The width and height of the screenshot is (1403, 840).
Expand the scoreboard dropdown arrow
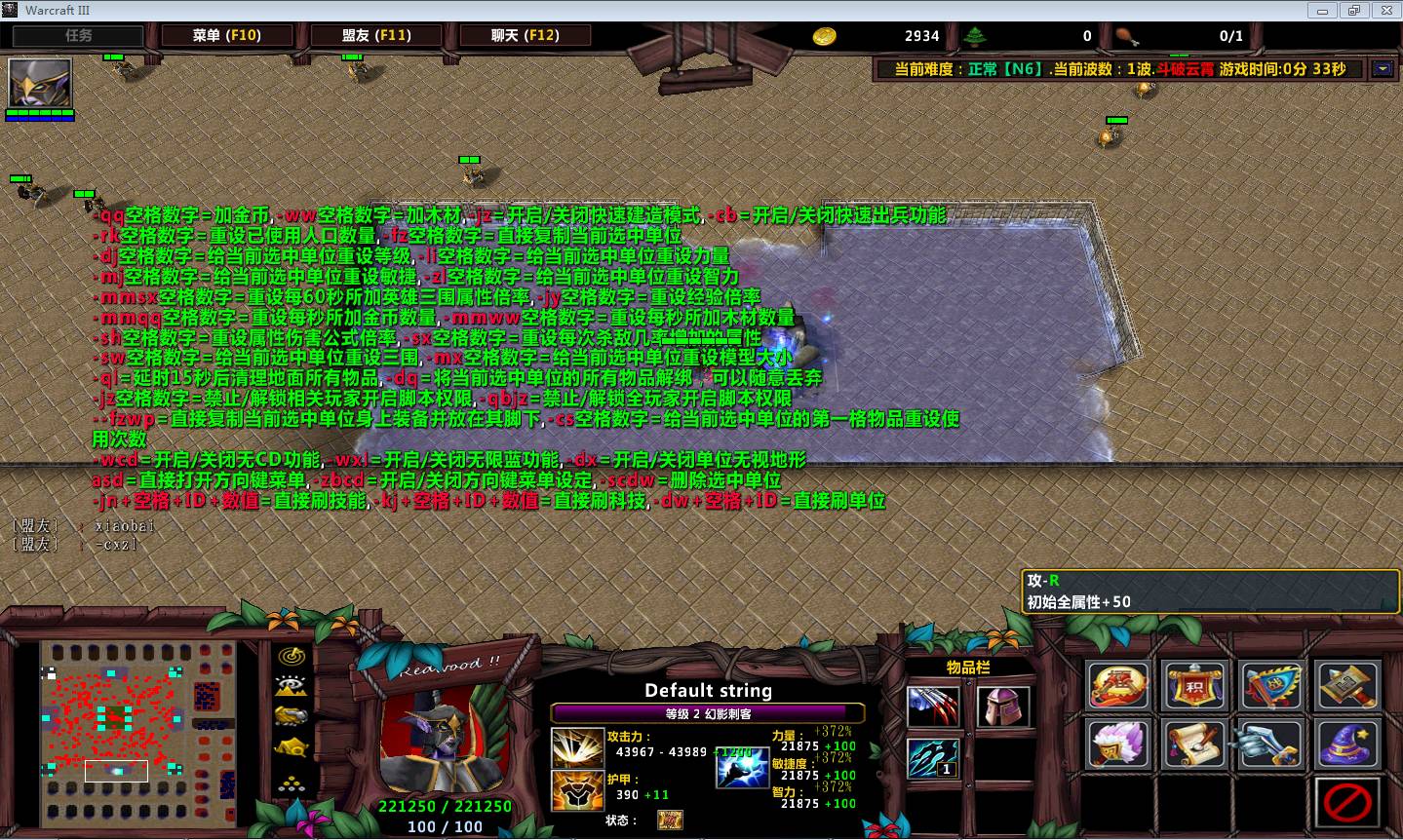coord(1382,69)
